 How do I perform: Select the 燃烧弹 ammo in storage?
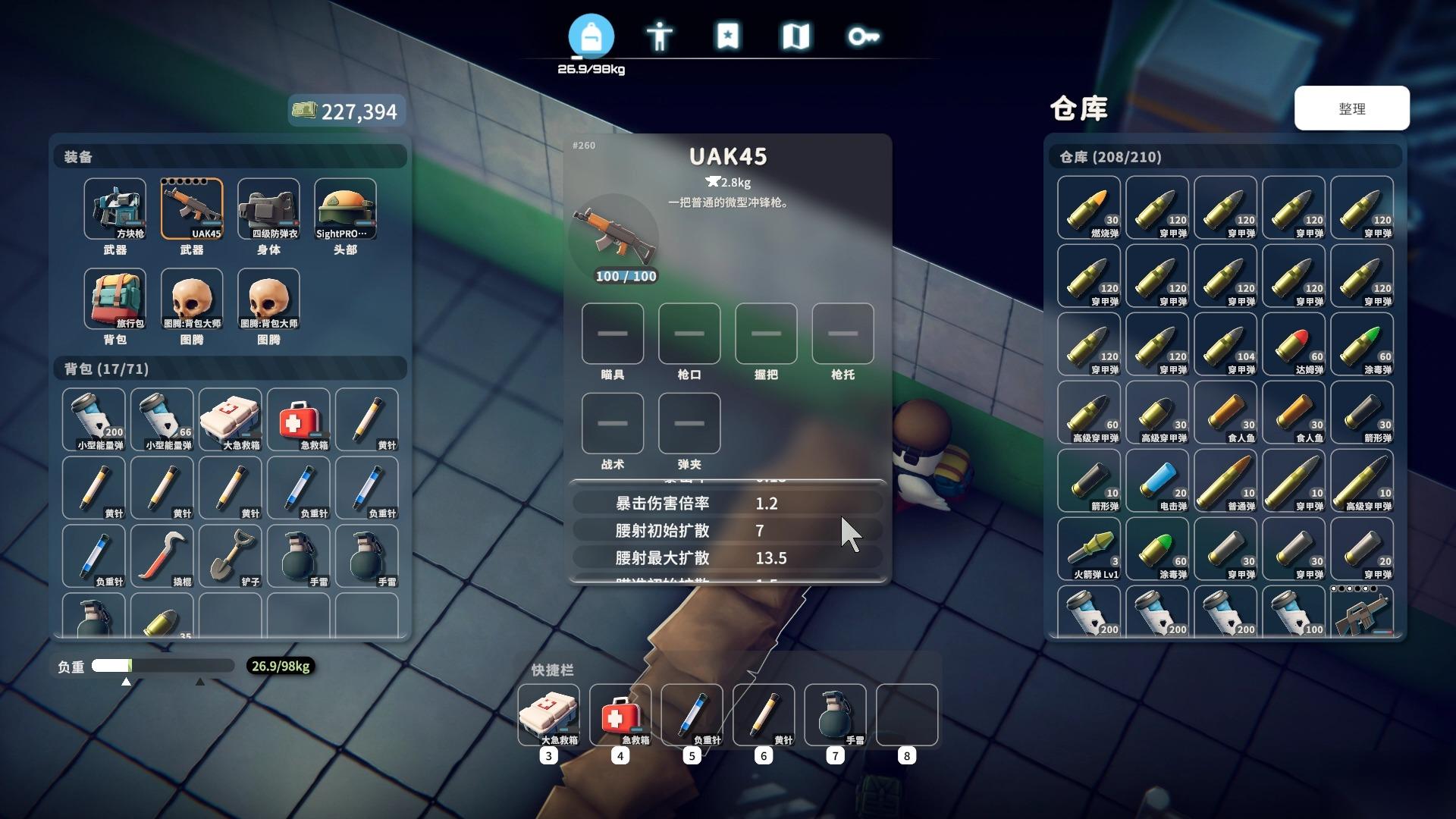(x=1088, y=208)
